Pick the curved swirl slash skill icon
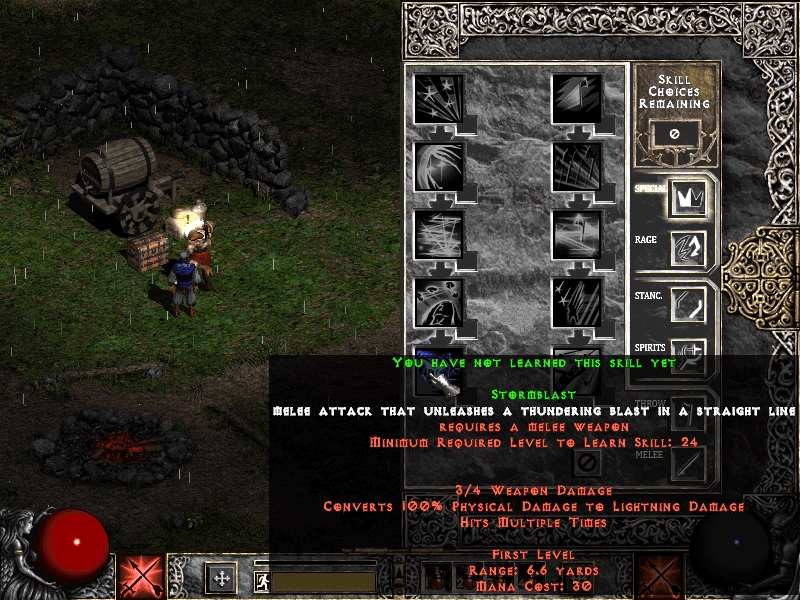 coord(438,167)
